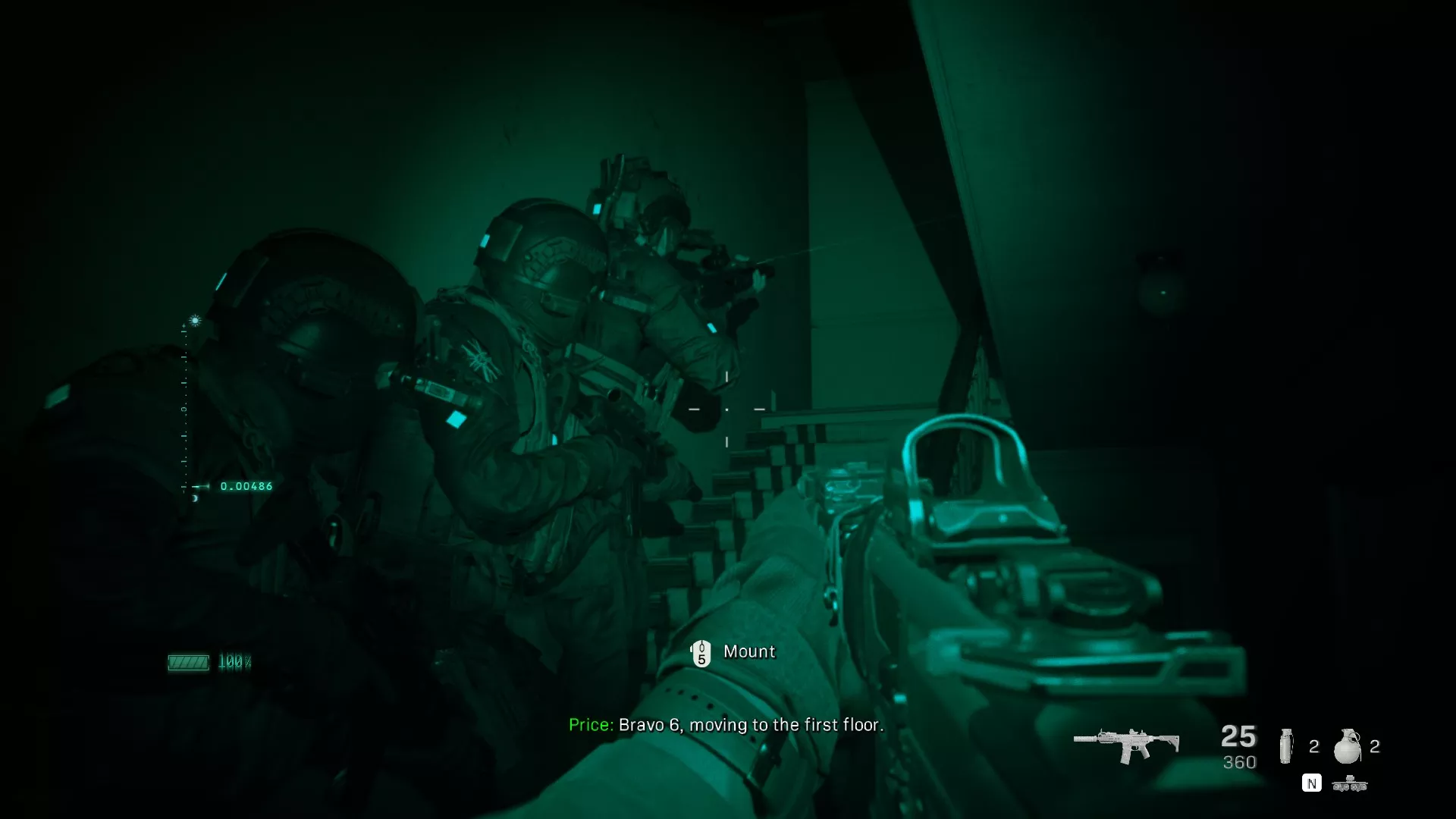The image size is (1456, 819).
Task: Expand the 0.00486 rangefinder value
Action: click(x=246, y=486)
